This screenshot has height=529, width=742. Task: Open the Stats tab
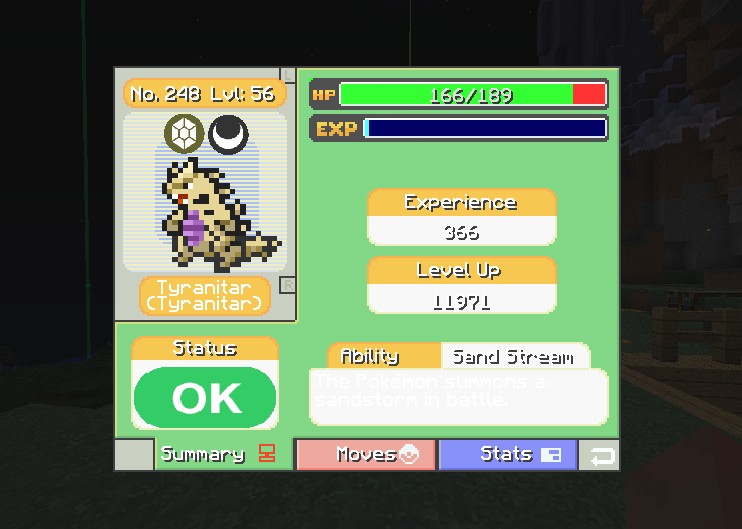click(508, 455)
